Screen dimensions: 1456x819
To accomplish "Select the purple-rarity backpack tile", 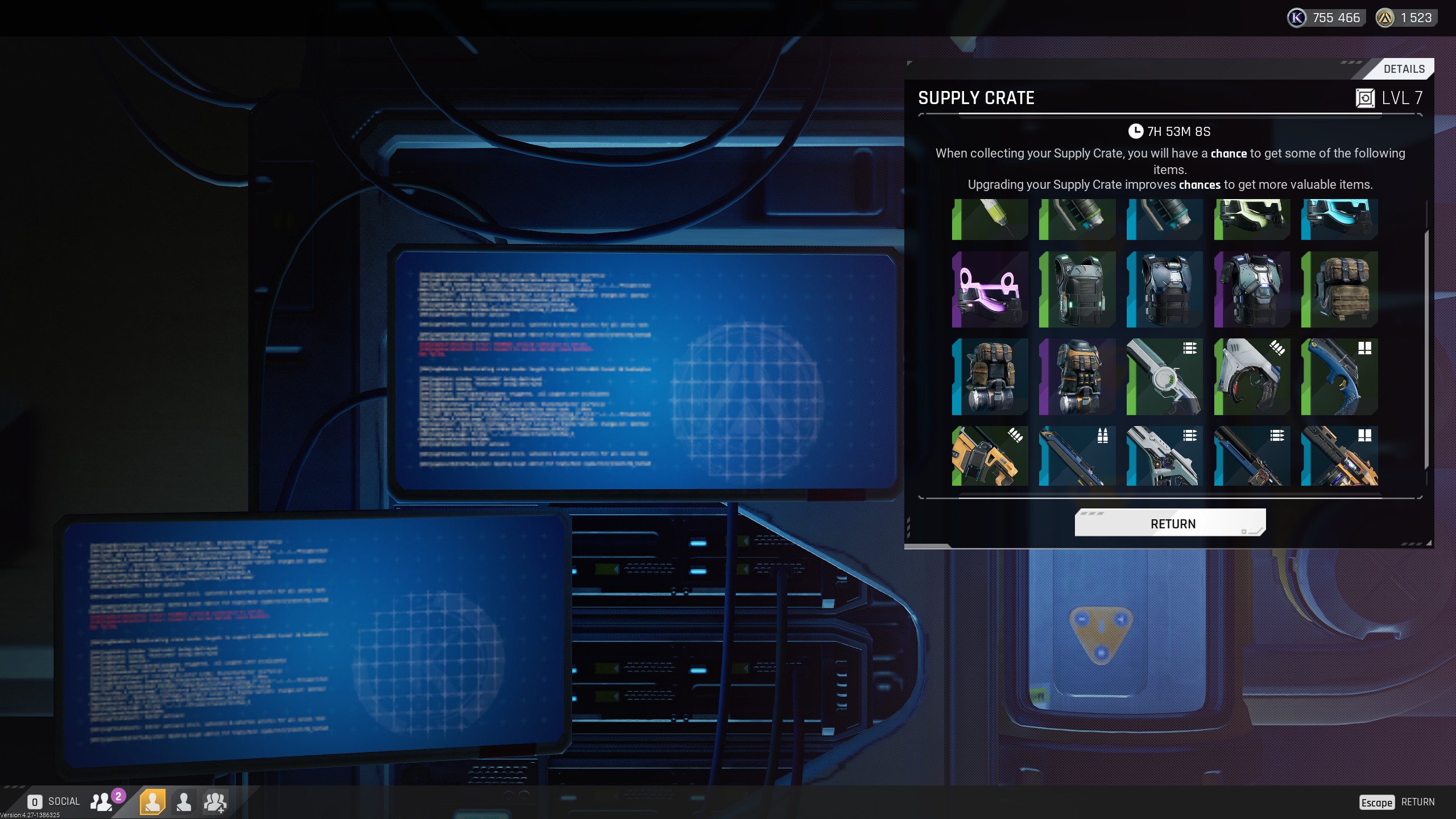I will click(1077, 377).
